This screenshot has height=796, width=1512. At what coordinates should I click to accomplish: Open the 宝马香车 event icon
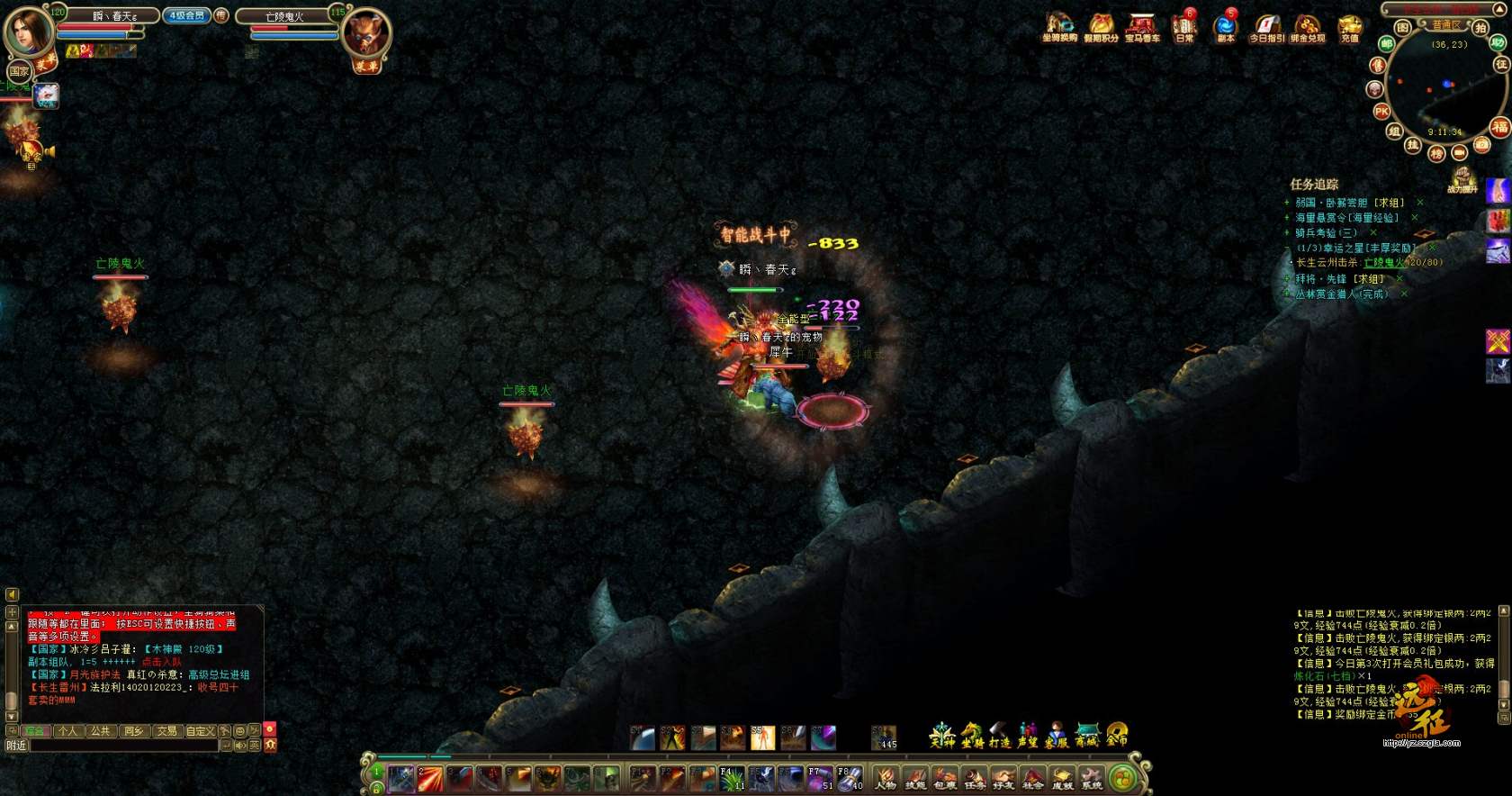pyautogui.click(x=1141, y=27)
